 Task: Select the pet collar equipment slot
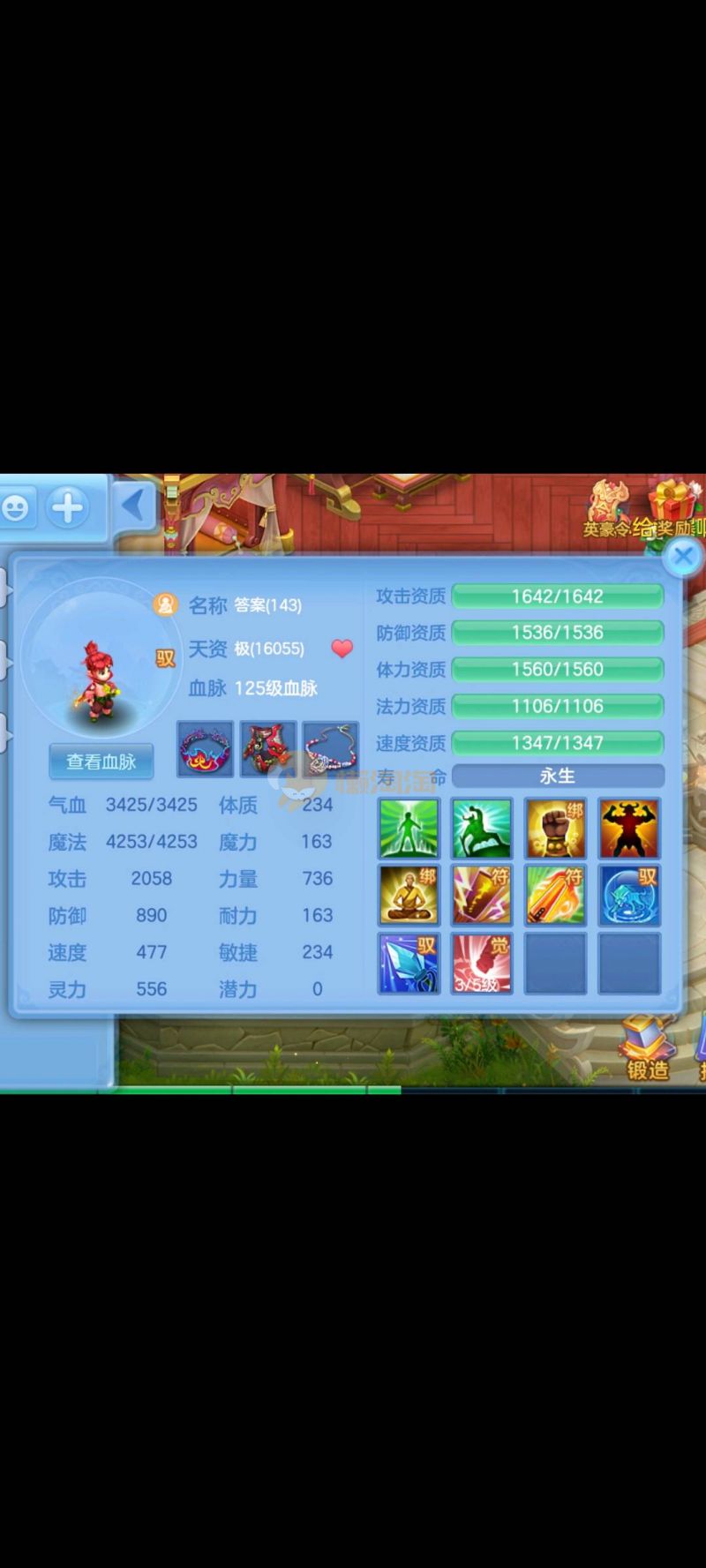tap(206, 749)
